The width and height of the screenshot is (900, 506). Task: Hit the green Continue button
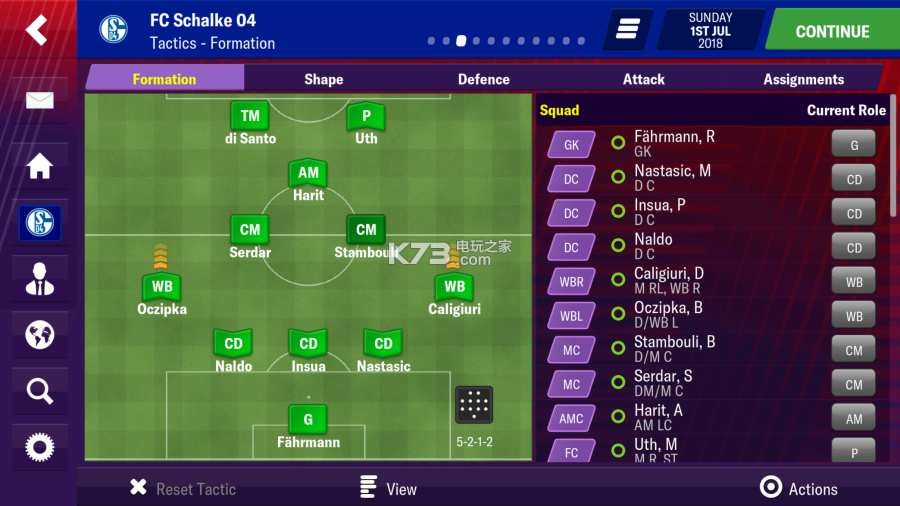pyautogui.click(x=831, y=31)
